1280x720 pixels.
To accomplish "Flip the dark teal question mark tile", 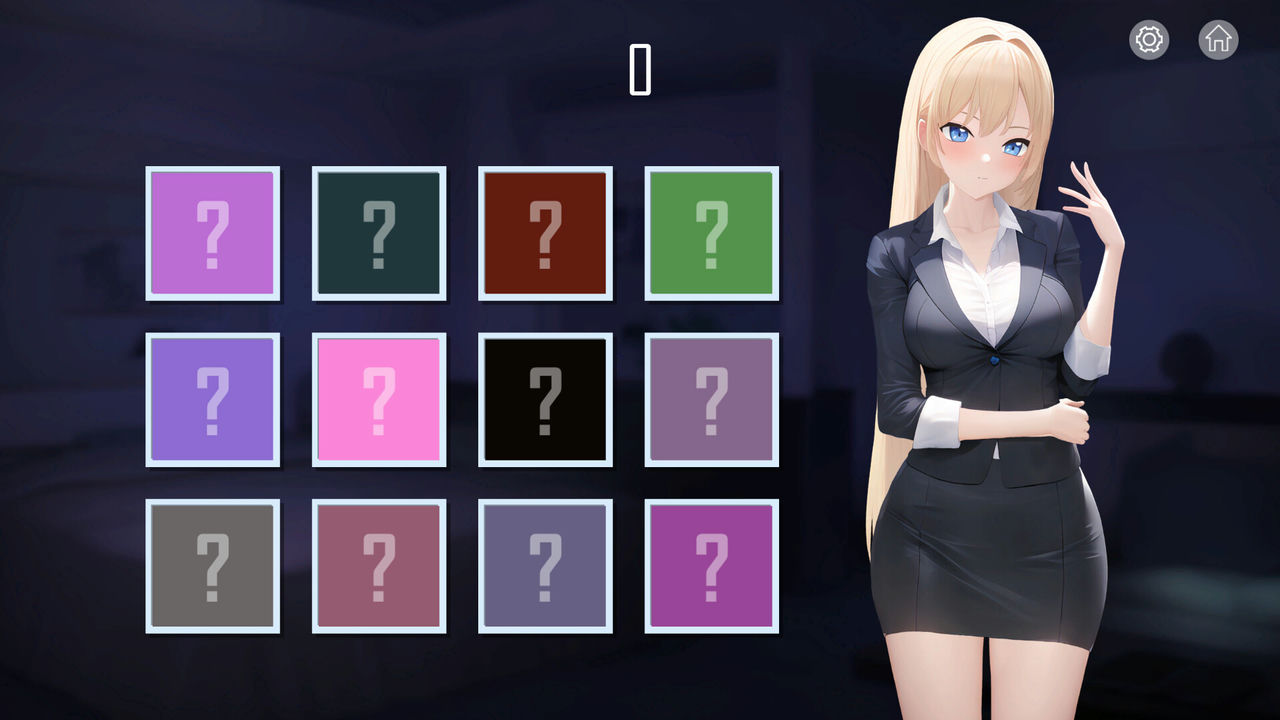I will (x=378, y=232).
